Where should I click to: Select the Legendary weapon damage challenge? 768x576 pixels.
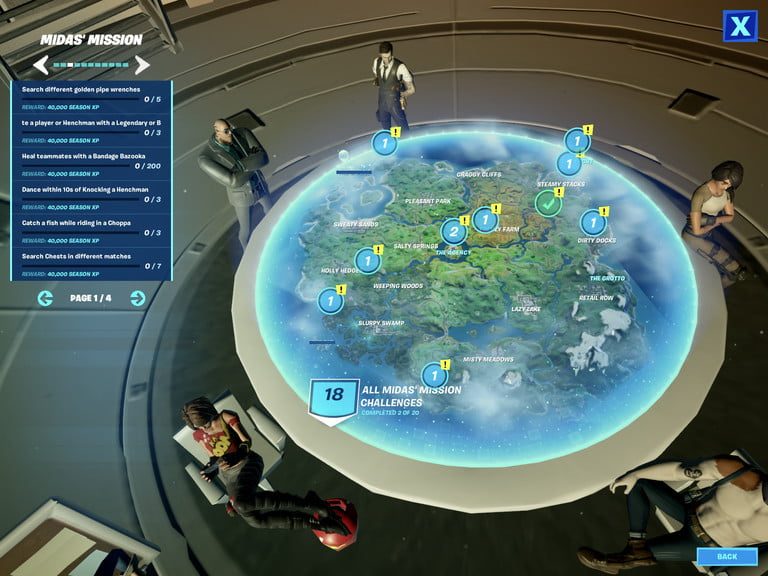[x=91, y=128]
